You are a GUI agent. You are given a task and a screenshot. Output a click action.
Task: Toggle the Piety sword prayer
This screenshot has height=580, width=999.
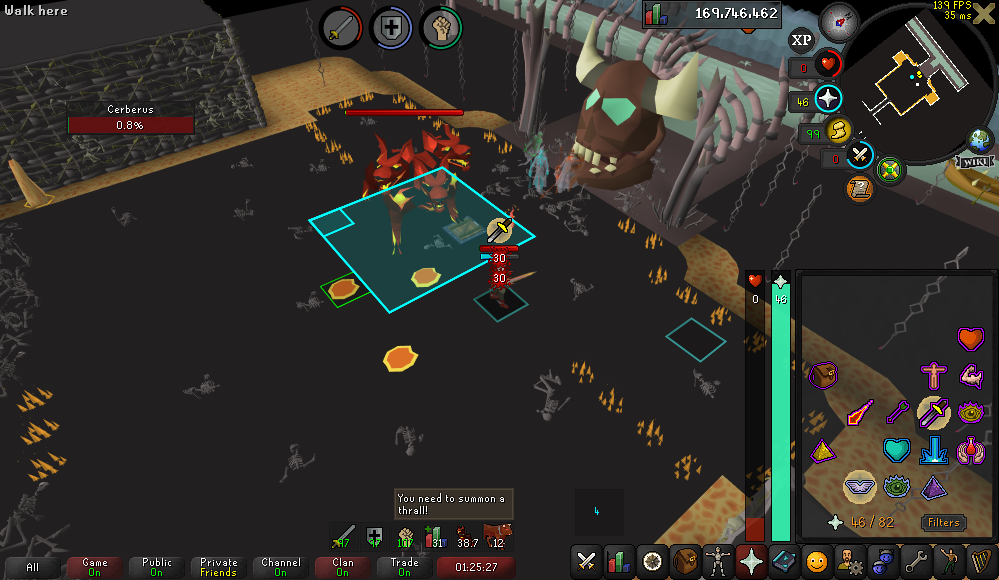(x=933, y=410)
